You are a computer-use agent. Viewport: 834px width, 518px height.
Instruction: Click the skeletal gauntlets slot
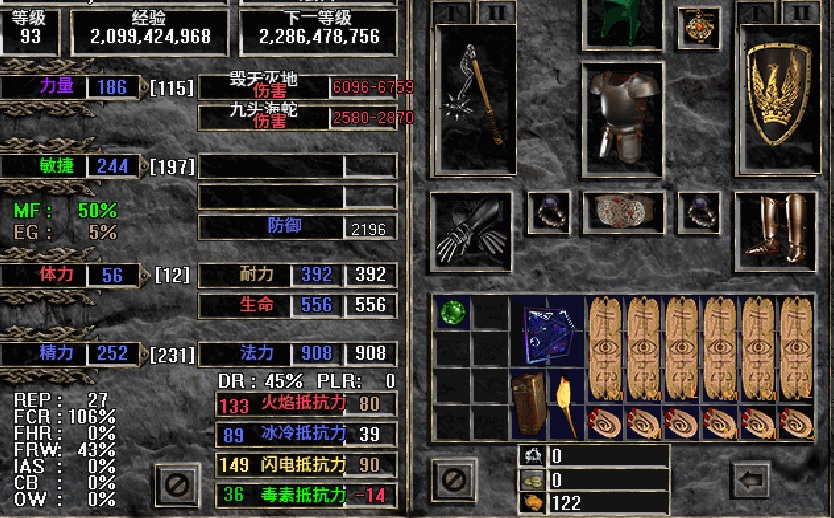tap(472, 230)
